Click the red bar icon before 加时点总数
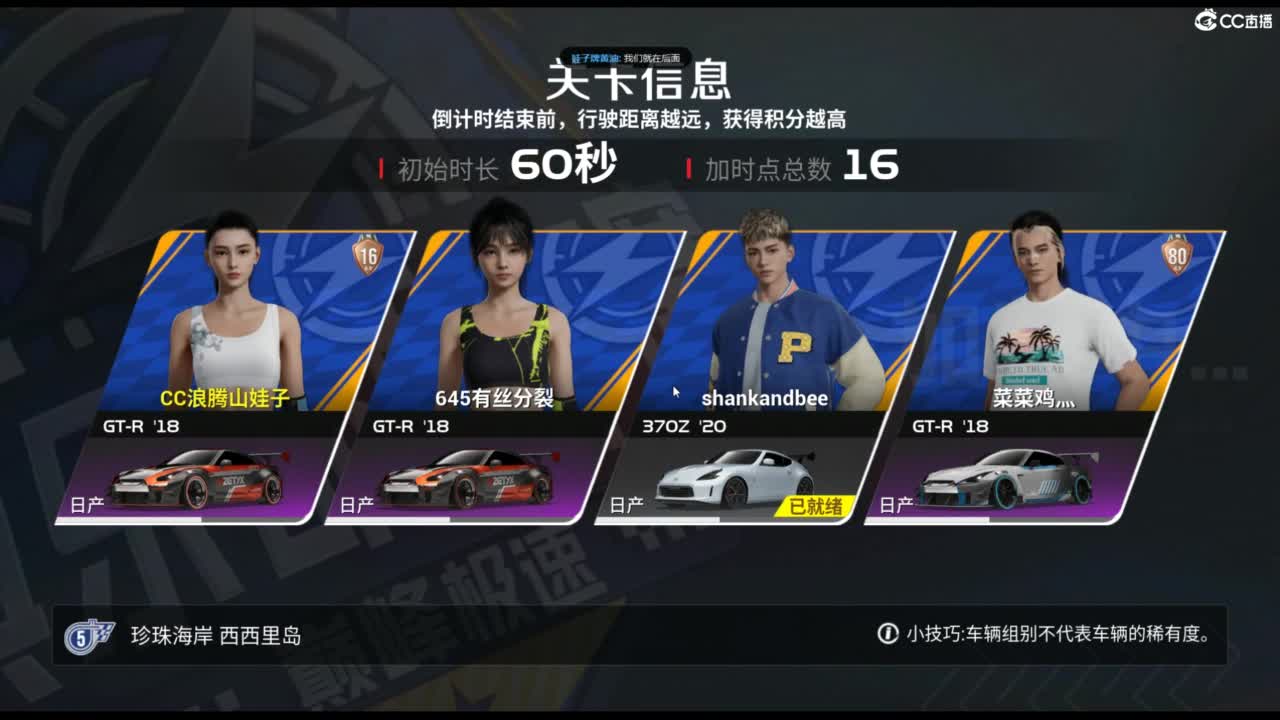This screenshot has height=720, width=1280. point(688,168)
